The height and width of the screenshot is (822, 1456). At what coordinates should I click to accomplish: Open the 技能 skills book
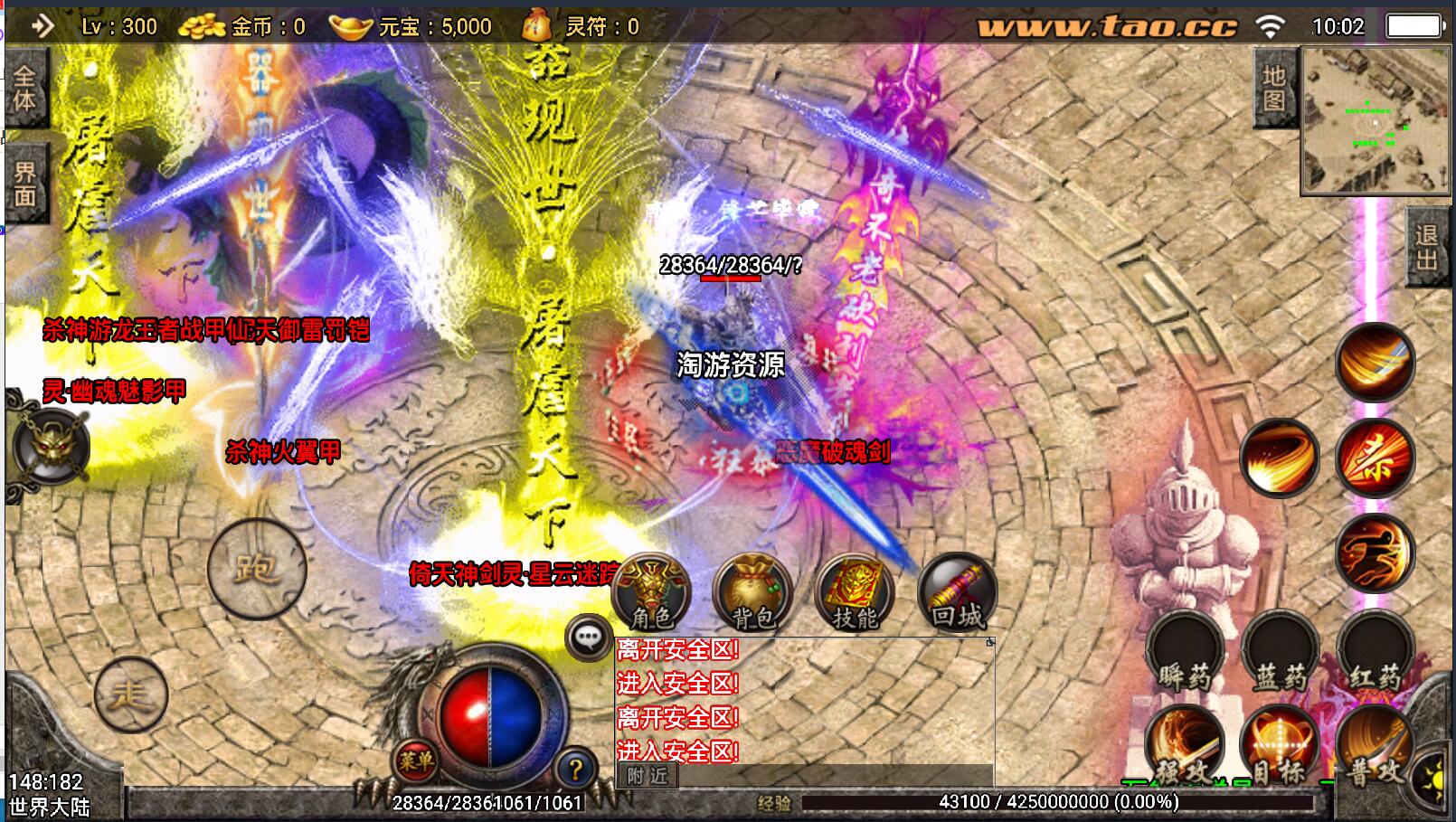[x=855, y=593]
